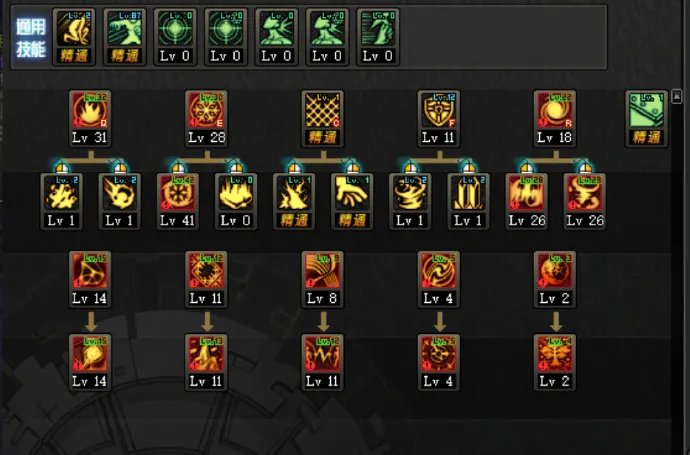Click the Lv 4 swirl skill
690x455 pixels.
438,272
